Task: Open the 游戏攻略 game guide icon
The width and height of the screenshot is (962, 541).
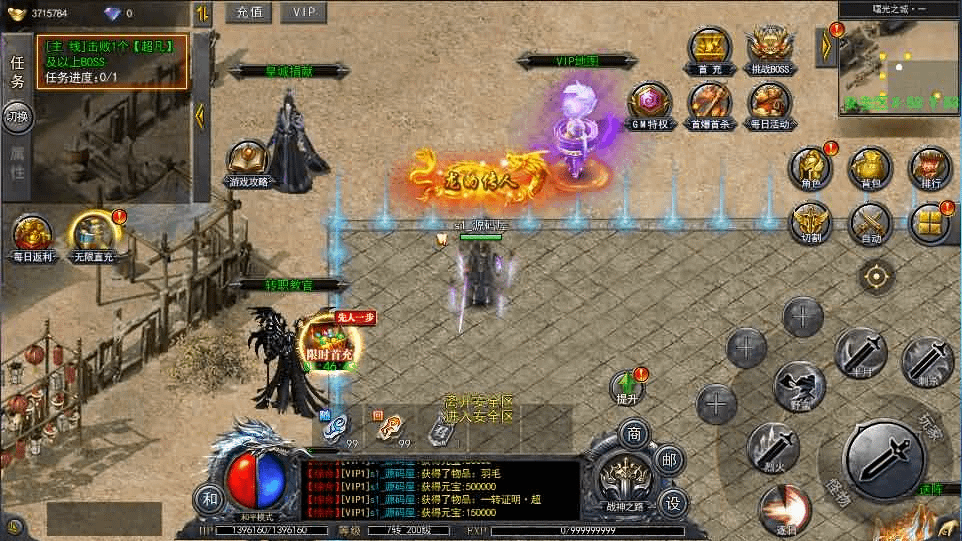Action: [248, 163]
